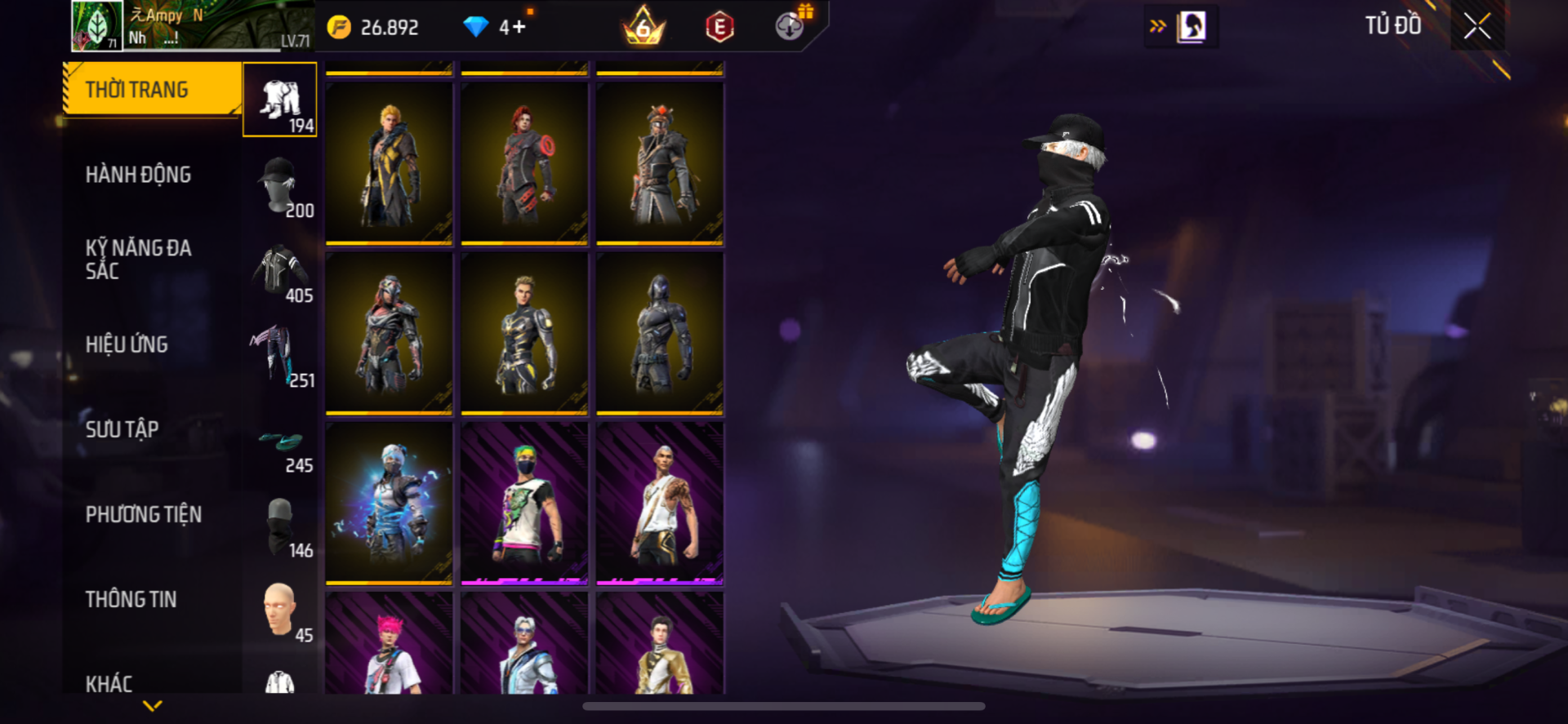Choose the headwear category with 200 items
The width and height of the screenshot is (1568, 724).
pos(280,184)
